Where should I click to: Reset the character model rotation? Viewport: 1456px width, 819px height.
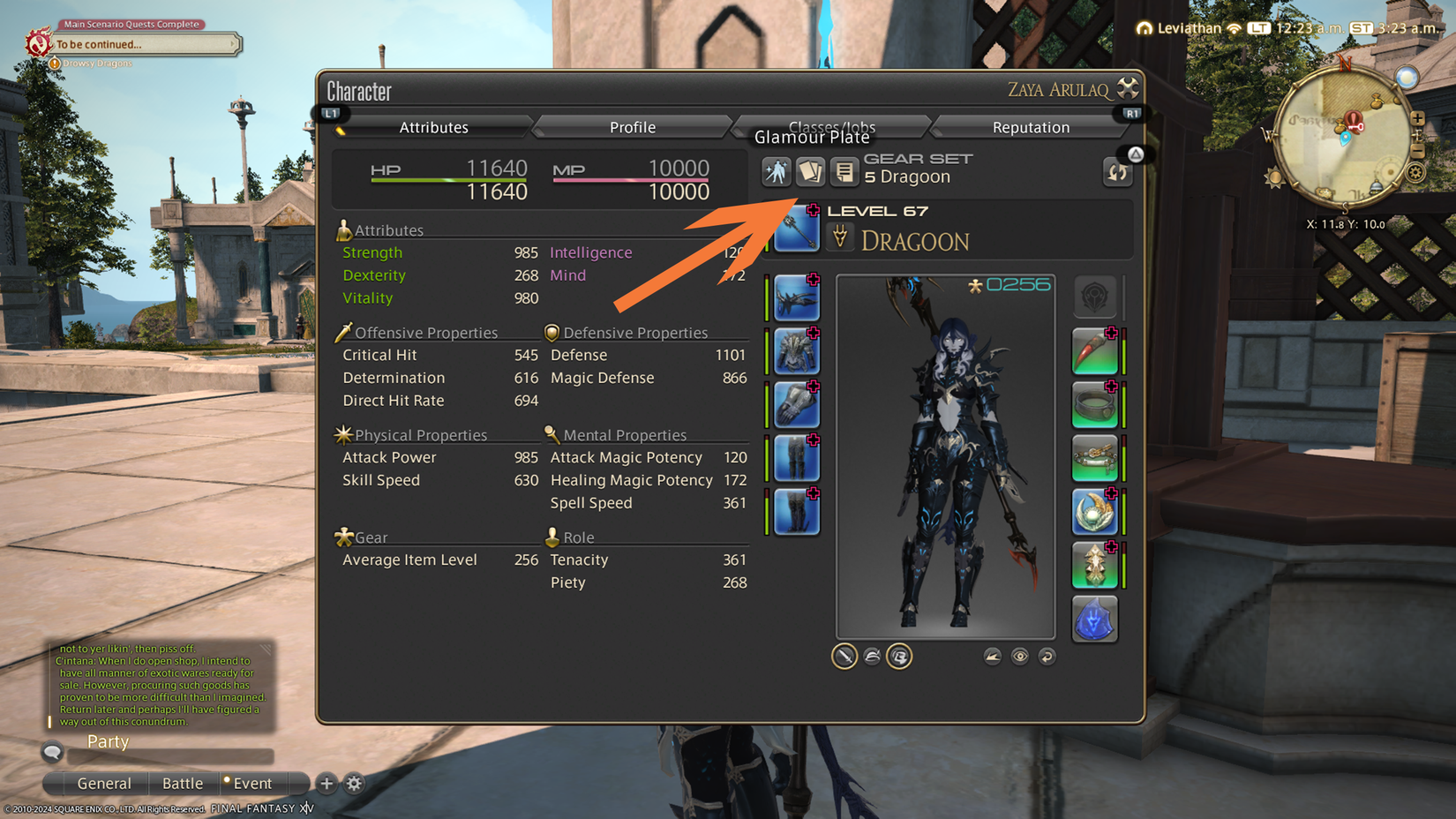tap(1047, 656)
